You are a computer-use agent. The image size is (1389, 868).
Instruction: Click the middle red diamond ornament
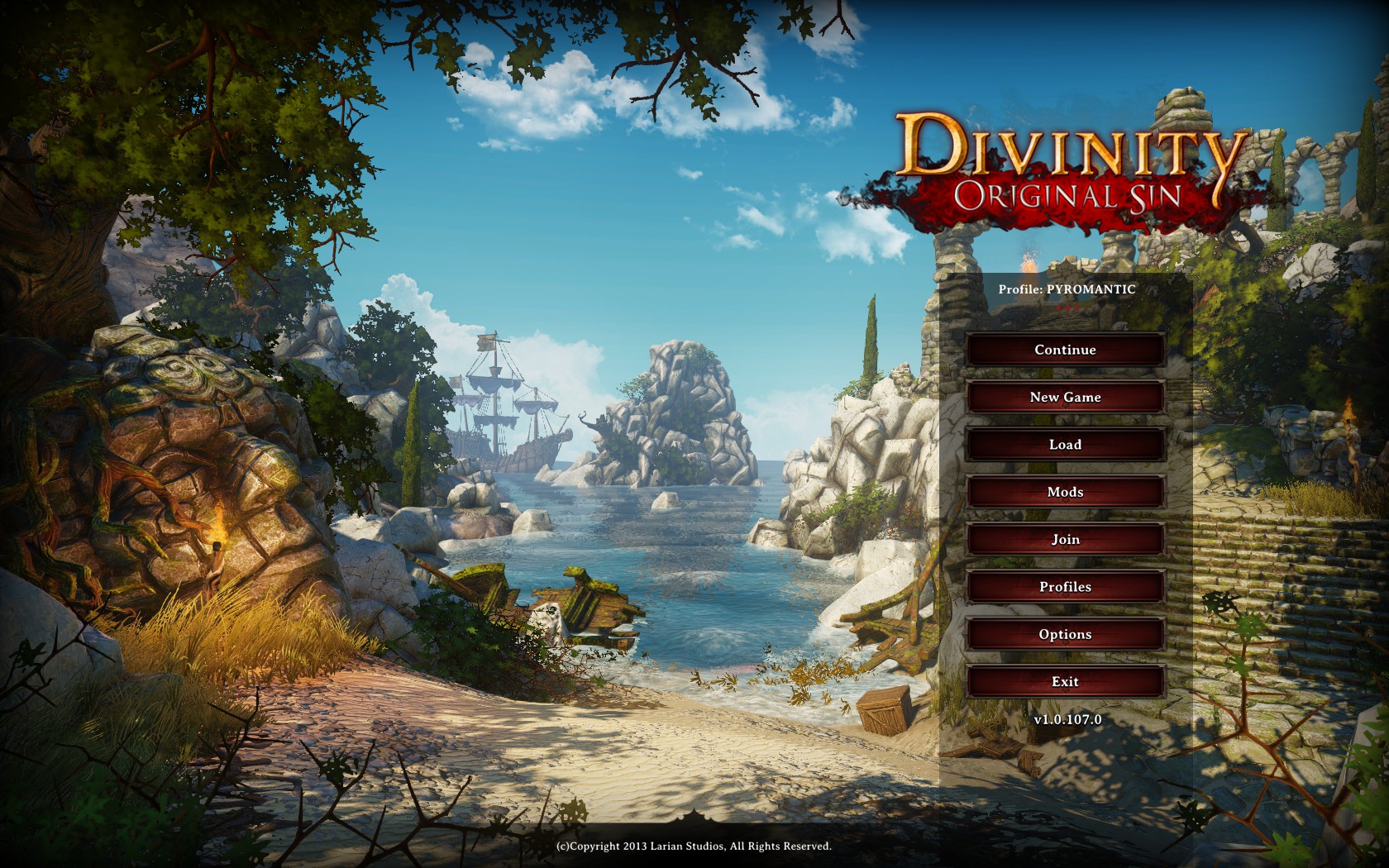[x=1067, y=308]
